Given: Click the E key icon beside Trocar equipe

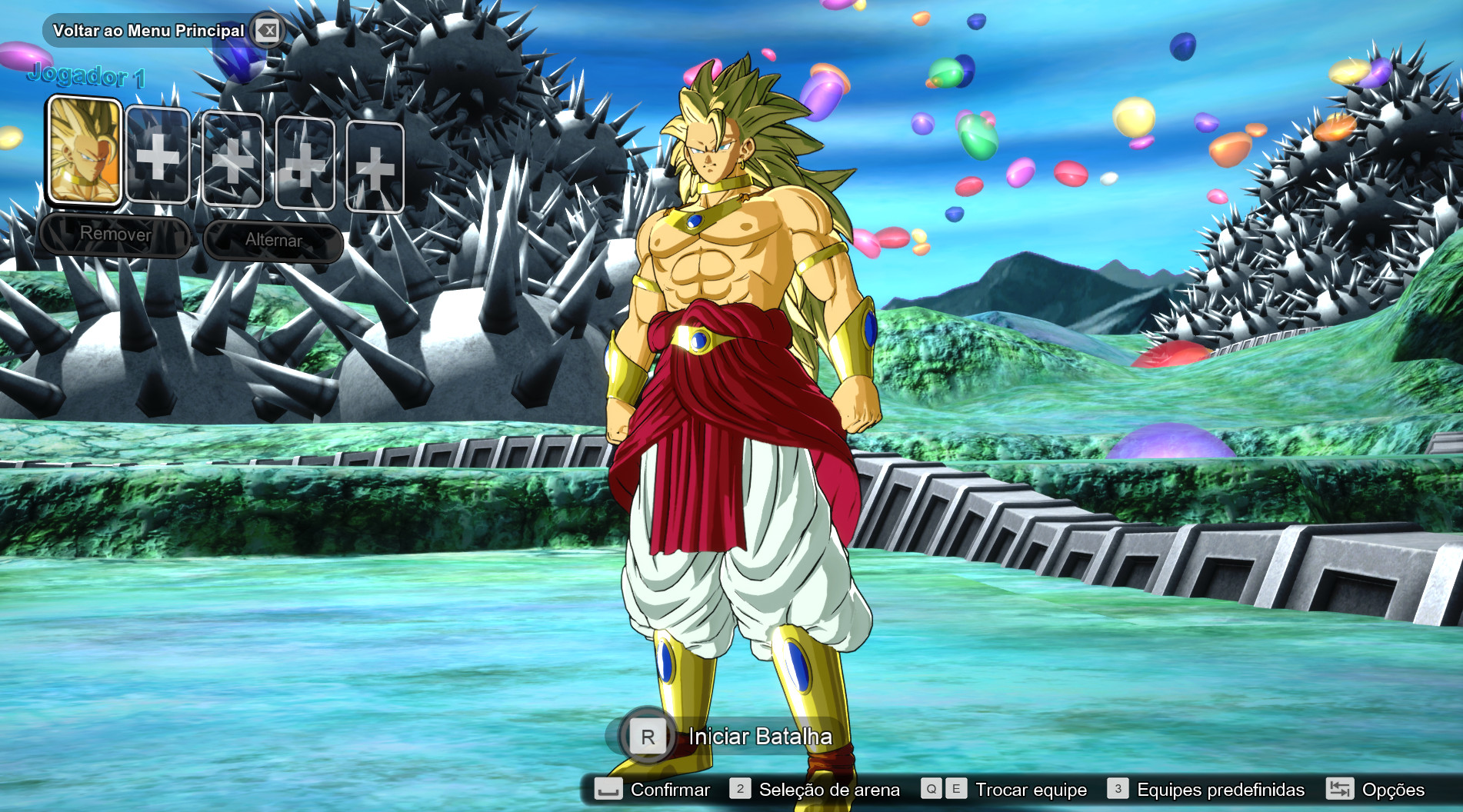Looking at the screenshot, I should [955, 789].
